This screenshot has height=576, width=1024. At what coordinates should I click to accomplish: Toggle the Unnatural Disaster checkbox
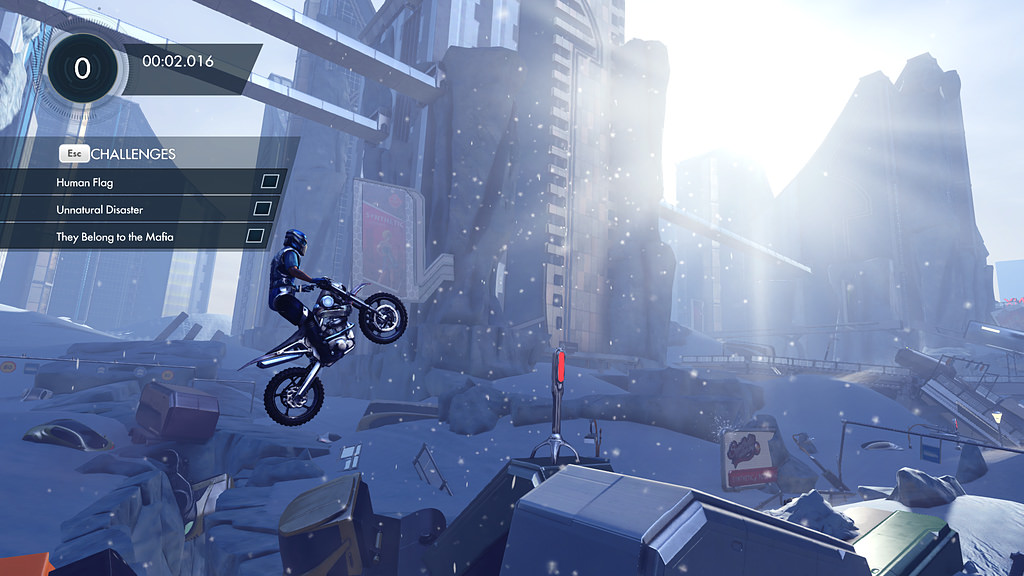pos(262,209)
